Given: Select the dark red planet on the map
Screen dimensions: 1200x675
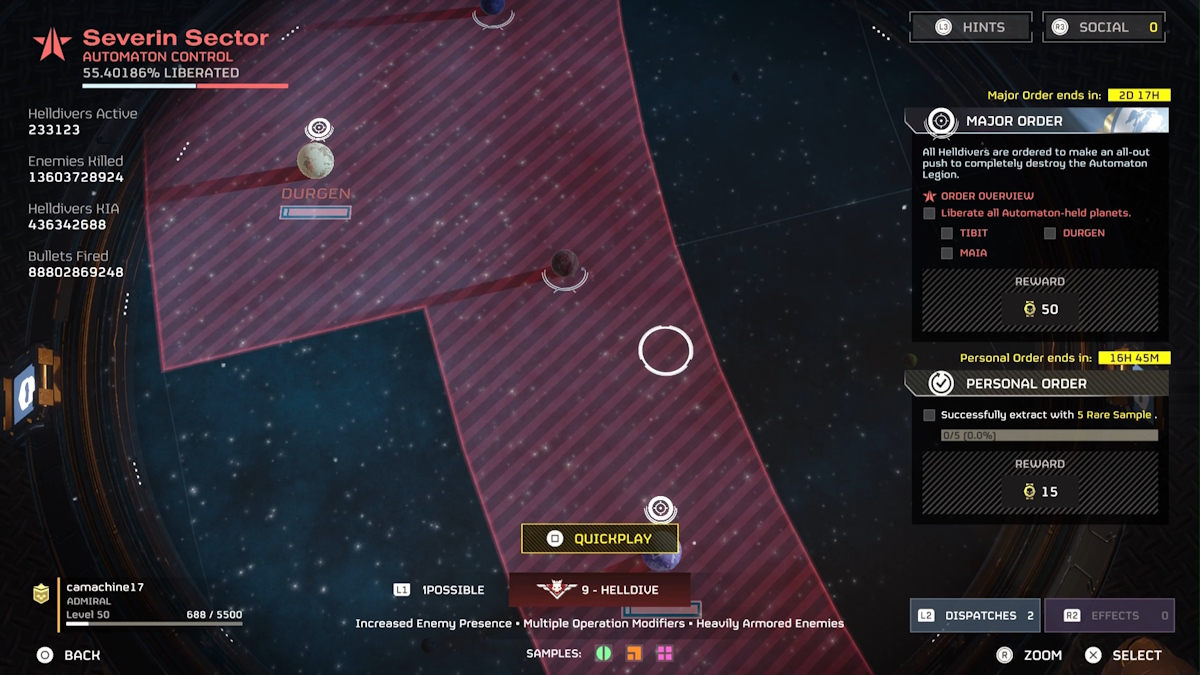Looking at the screenshot, I should coord(564,264).
